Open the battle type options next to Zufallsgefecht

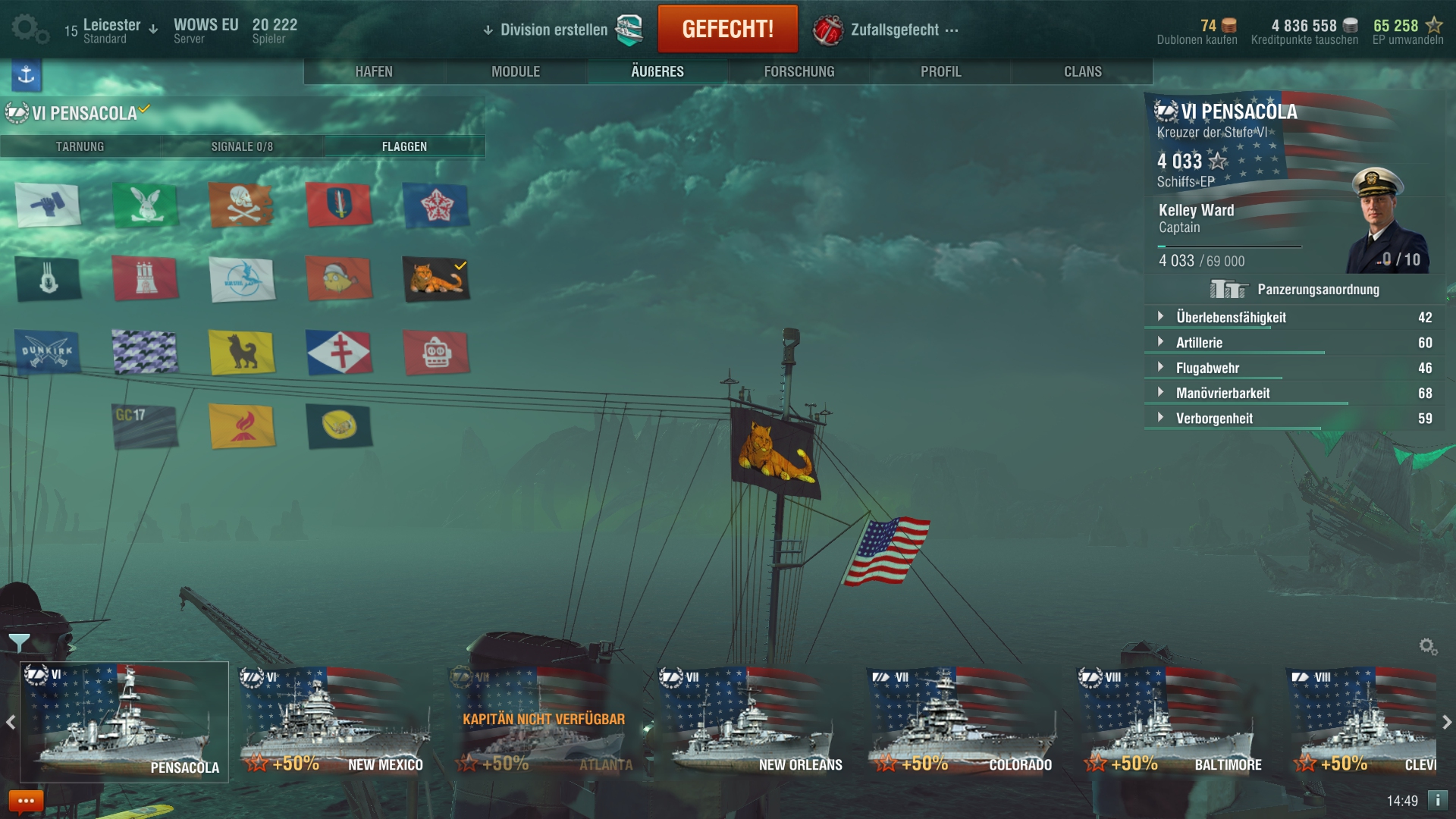tap(952, 29)
